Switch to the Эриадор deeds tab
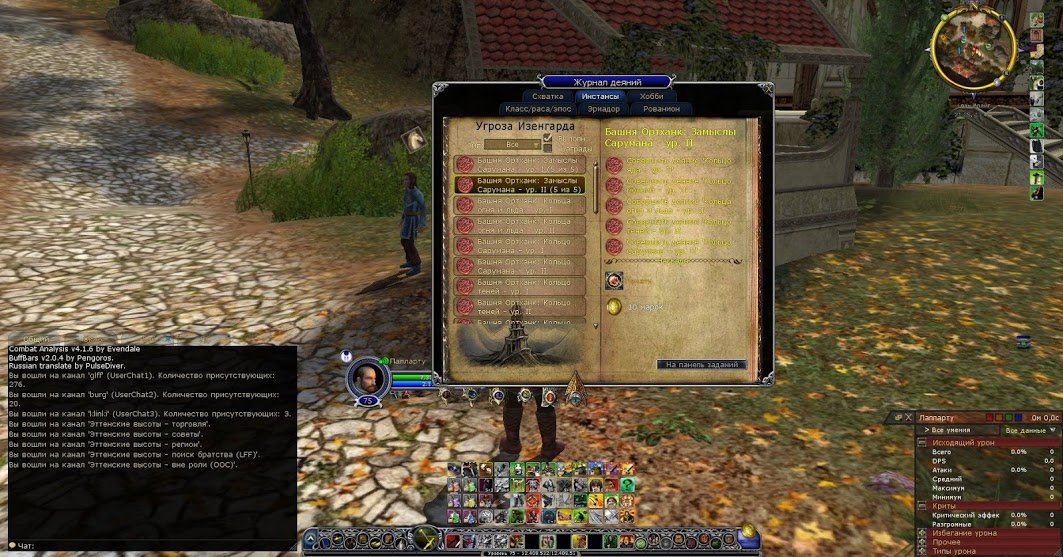 click(x=604, y=109)
